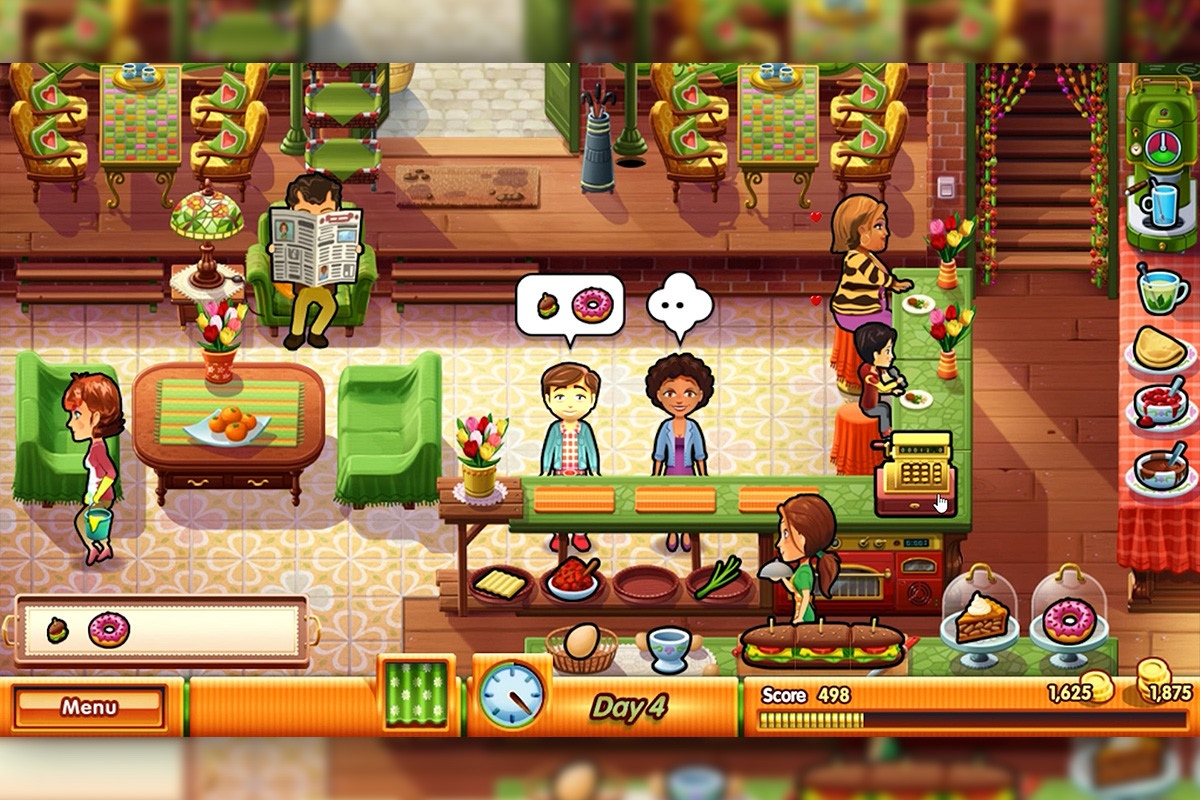
Task: Take the glass from the green drink machine
Action: click(1160, 205)
